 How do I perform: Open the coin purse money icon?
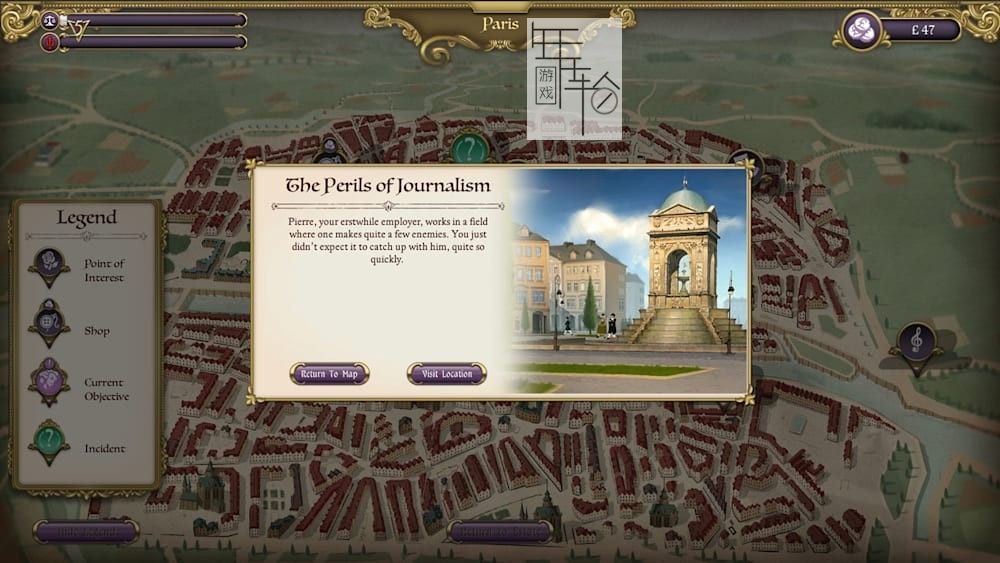point(860,30)
